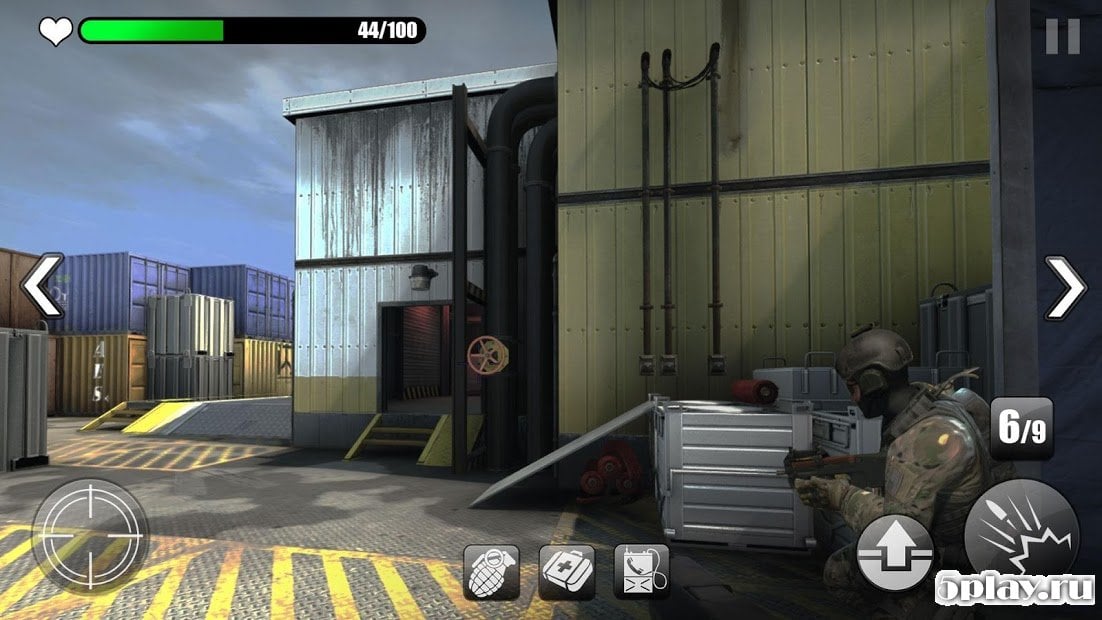Tap the crosshair aim button

[89, 536]
